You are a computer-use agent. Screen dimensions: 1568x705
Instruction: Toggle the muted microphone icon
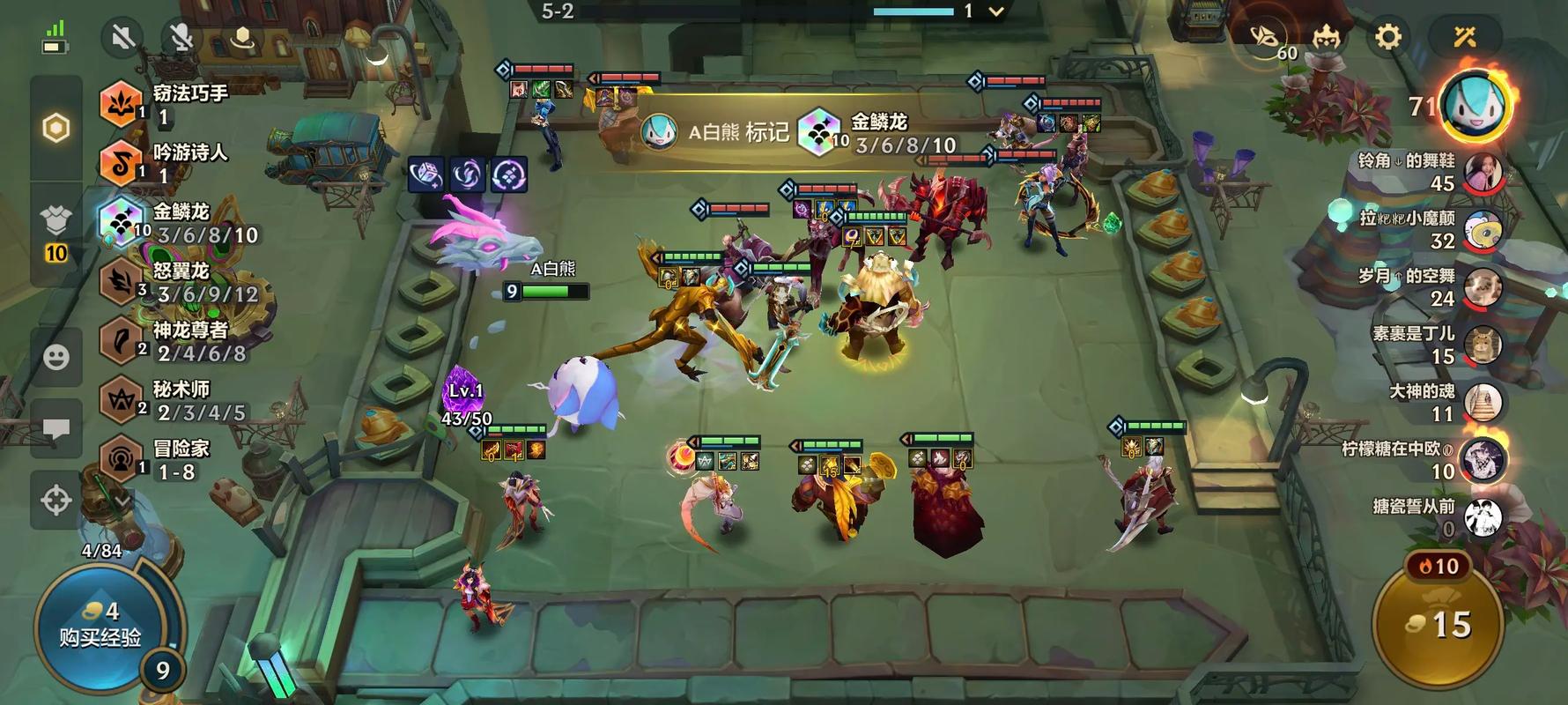[181, 37]
